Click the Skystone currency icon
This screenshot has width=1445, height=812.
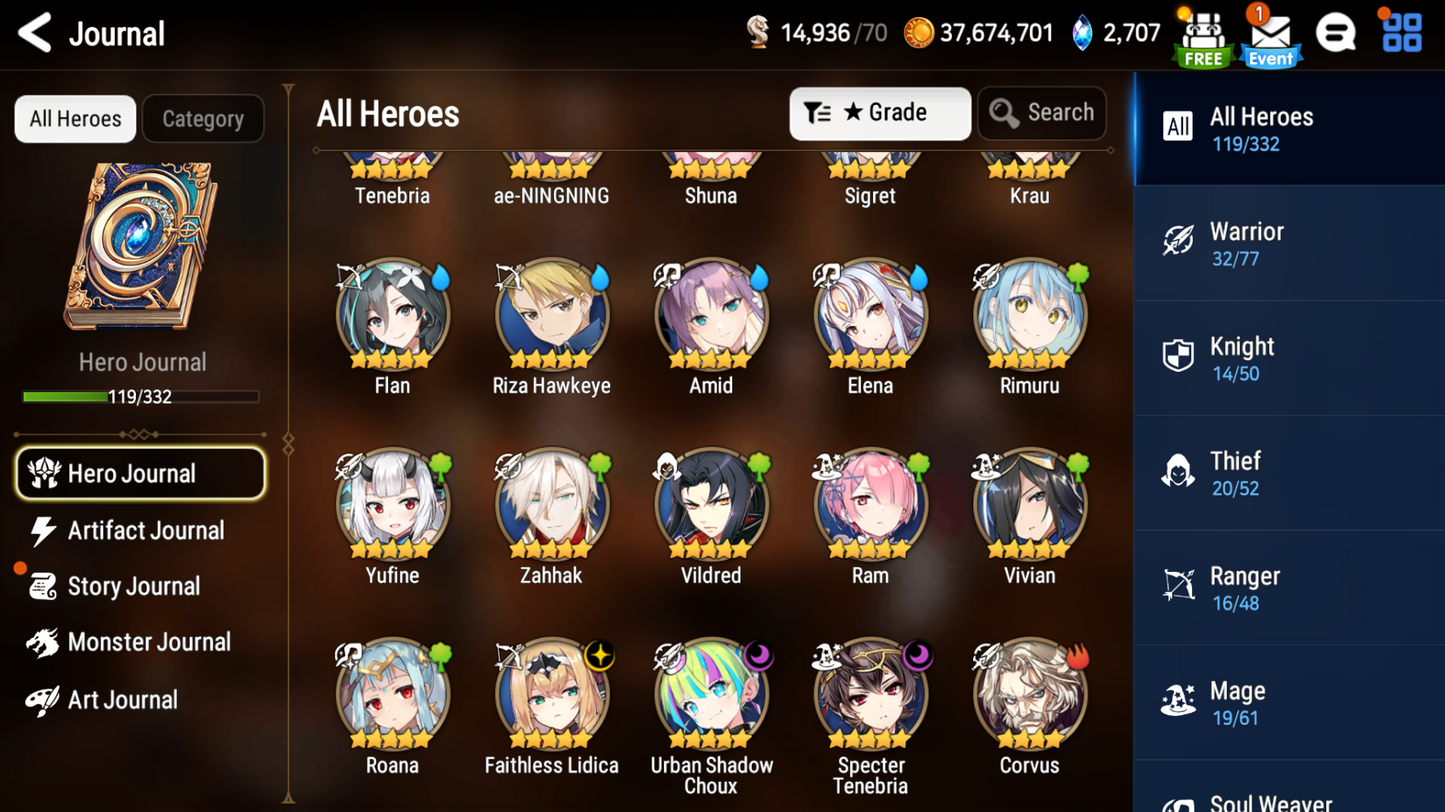point(757,32)
